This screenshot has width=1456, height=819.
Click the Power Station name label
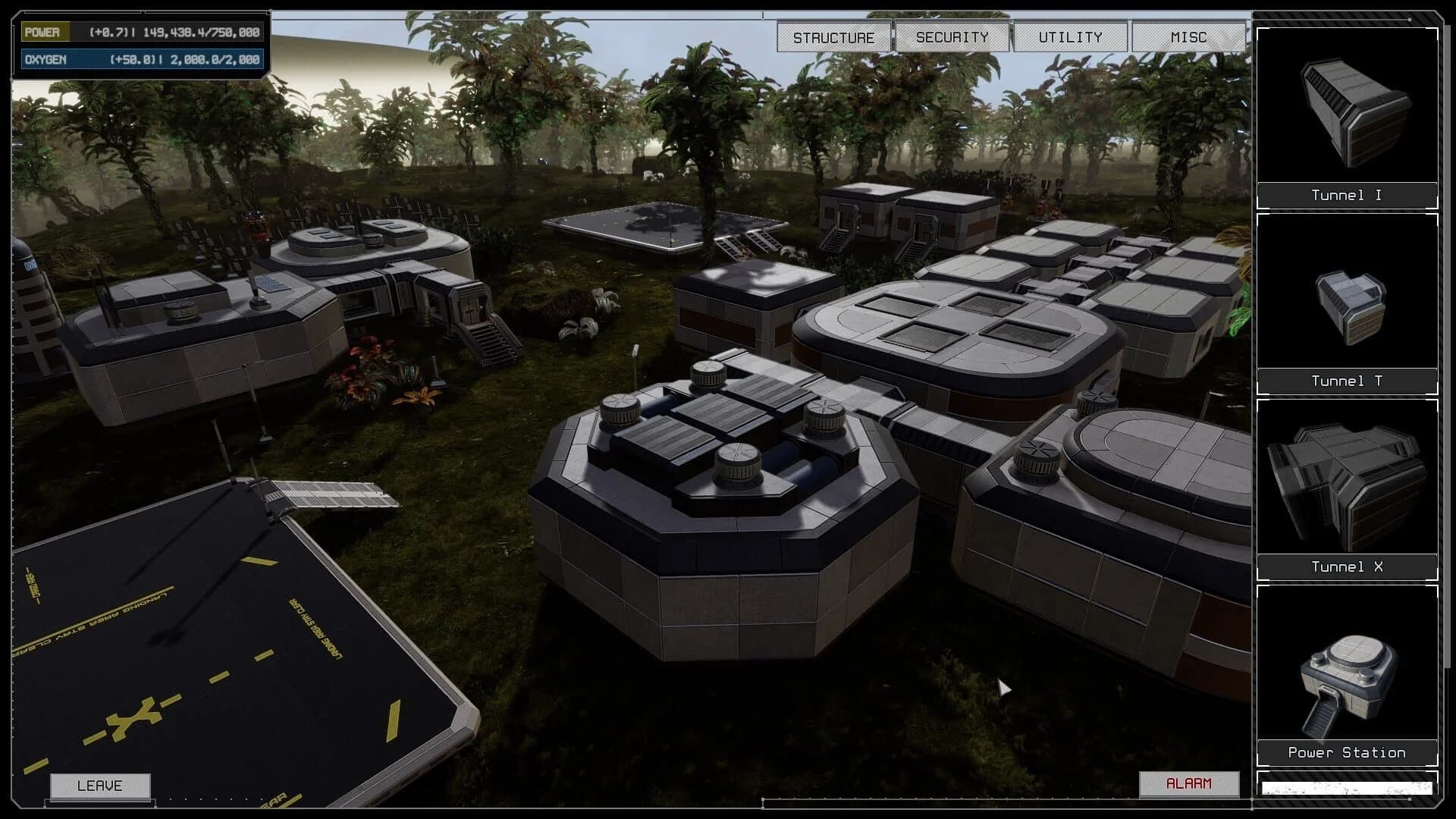click(1346, 752)
